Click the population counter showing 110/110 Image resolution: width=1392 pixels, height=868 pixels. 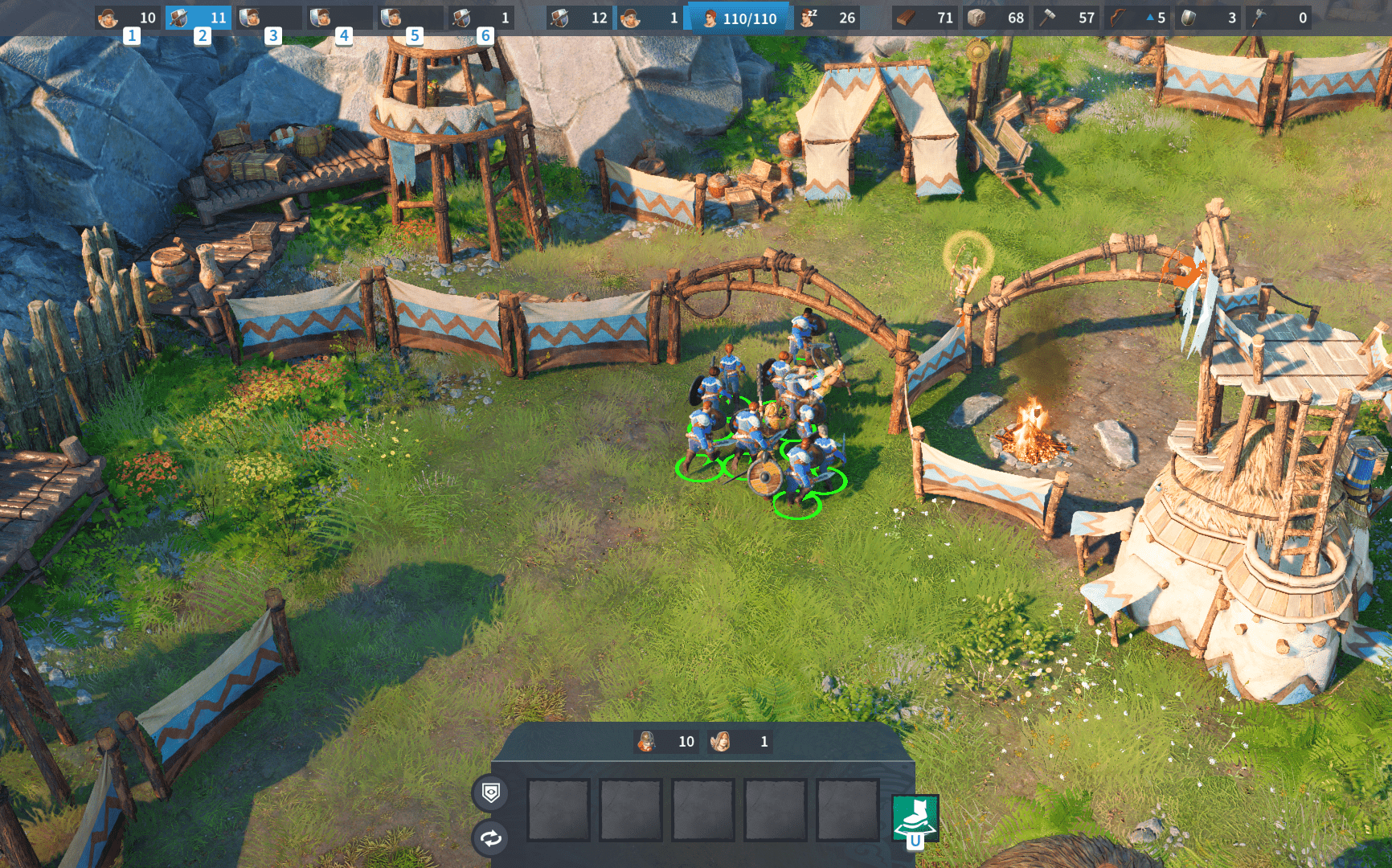pyautogui.click(x=739, y=18)
